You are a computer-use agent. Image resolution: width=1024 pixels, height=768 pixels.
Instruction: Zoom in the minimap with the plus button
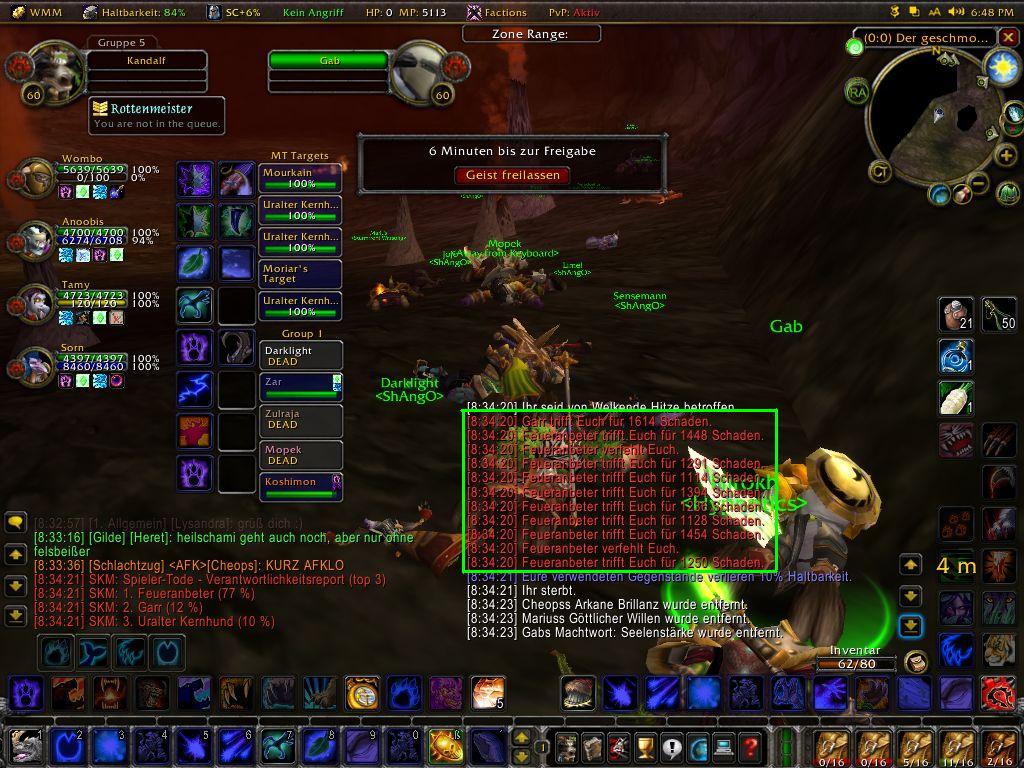click(1006, 156)
